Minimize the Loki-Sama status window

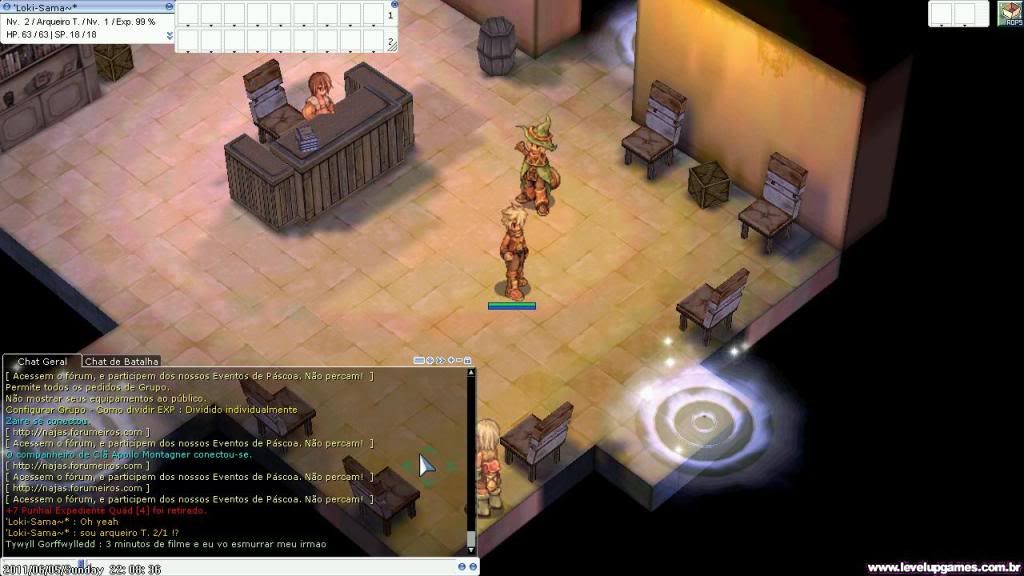[169, 6]
